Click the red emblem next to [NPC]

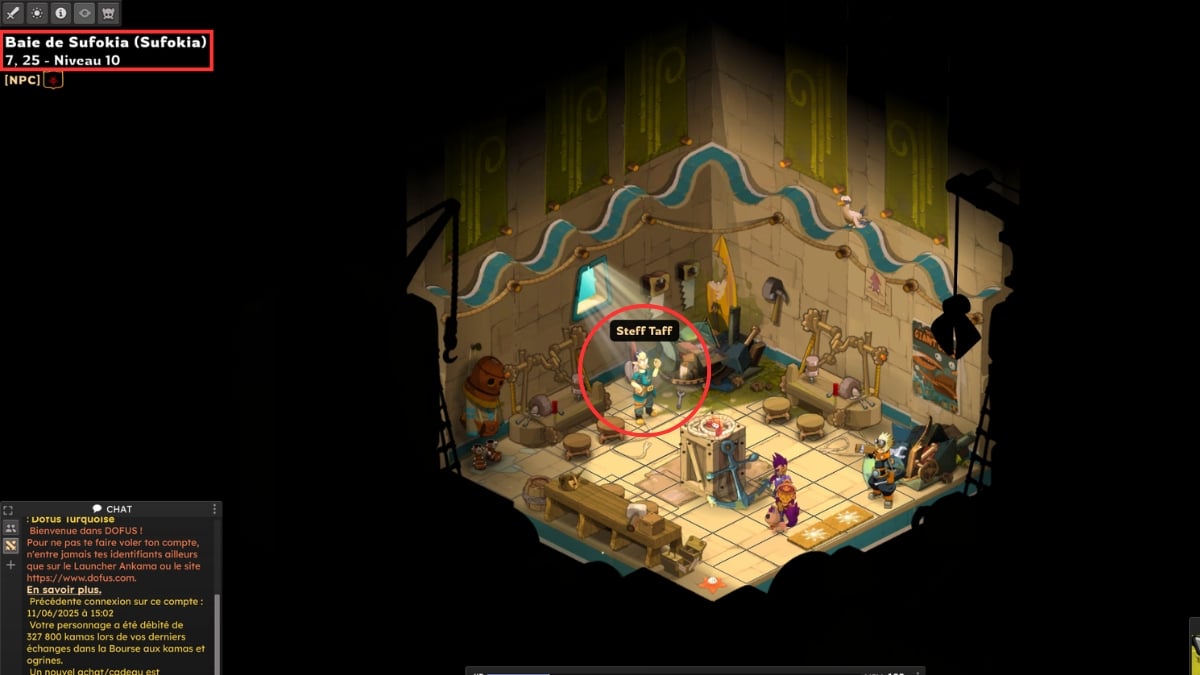point(54,80)
